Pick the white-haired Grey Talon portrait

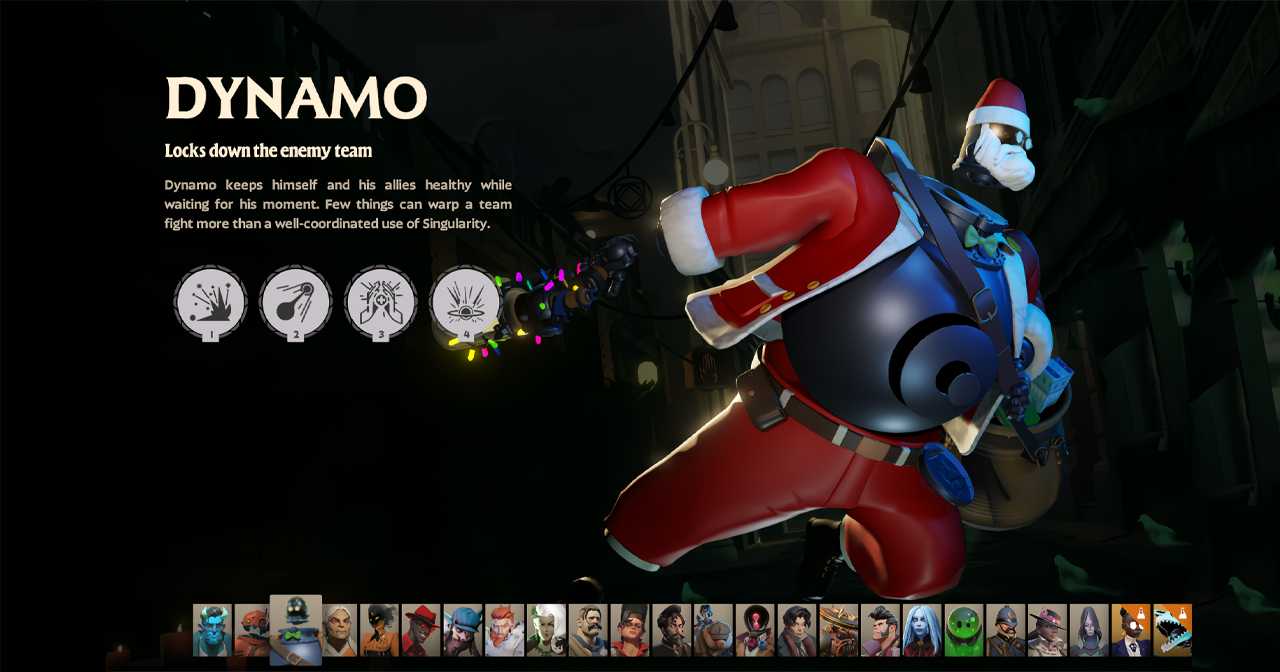pyautogui.click(x=340, y=630)
